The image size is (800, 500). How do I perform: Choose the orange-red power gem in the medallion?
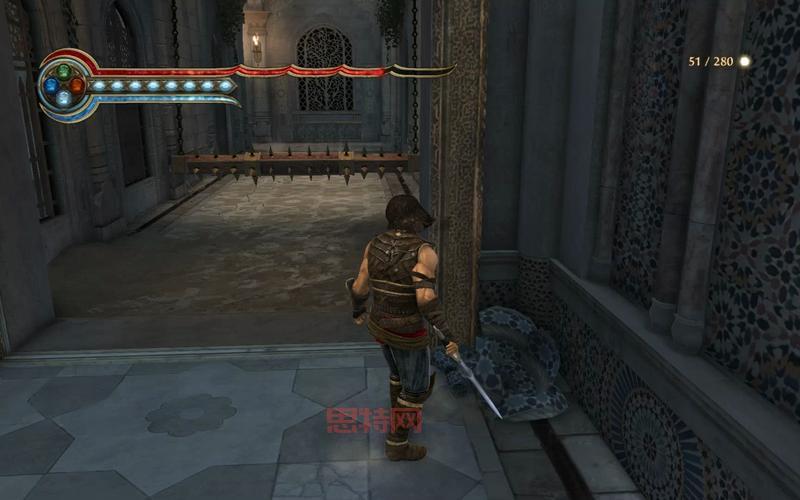click(77, 85)
